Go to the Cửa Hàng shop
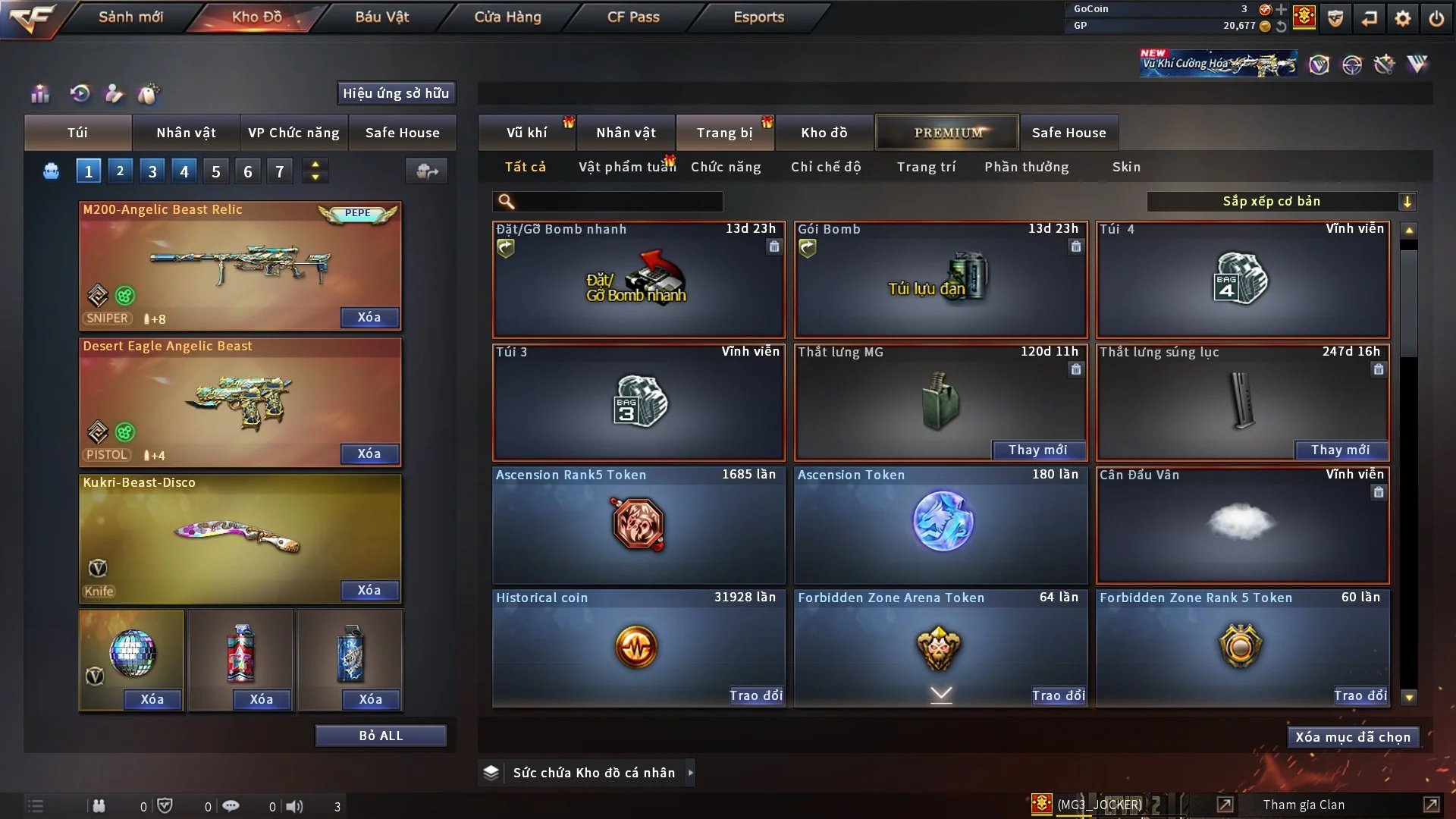 tap(507, 17)
